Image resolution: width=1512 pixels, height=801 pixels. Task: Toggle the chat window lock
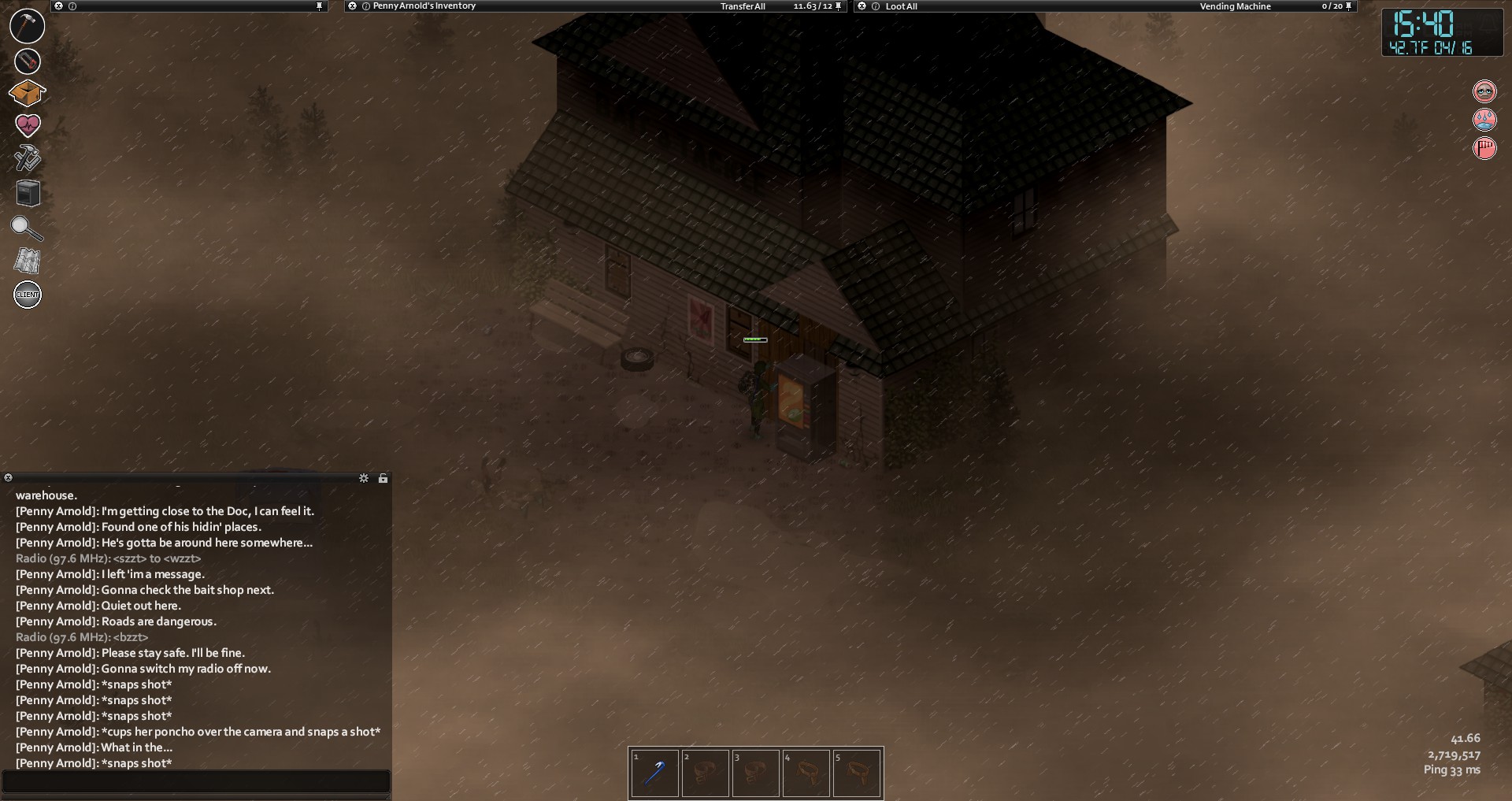[x=383, y=478]
